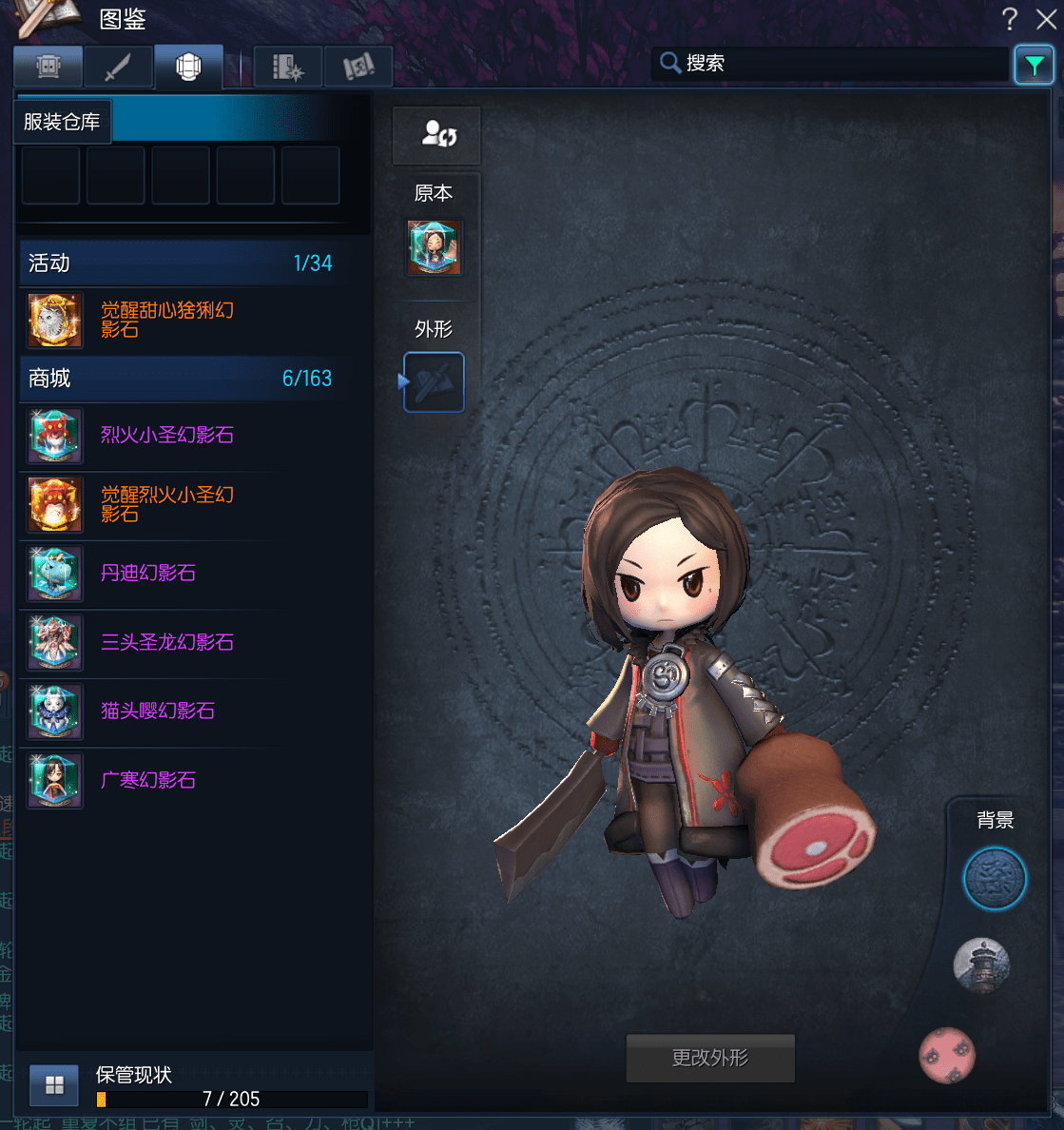The image size is (1064, 1130).
Task: Toggle the green filter button
Action: (x=1034, y=66)
